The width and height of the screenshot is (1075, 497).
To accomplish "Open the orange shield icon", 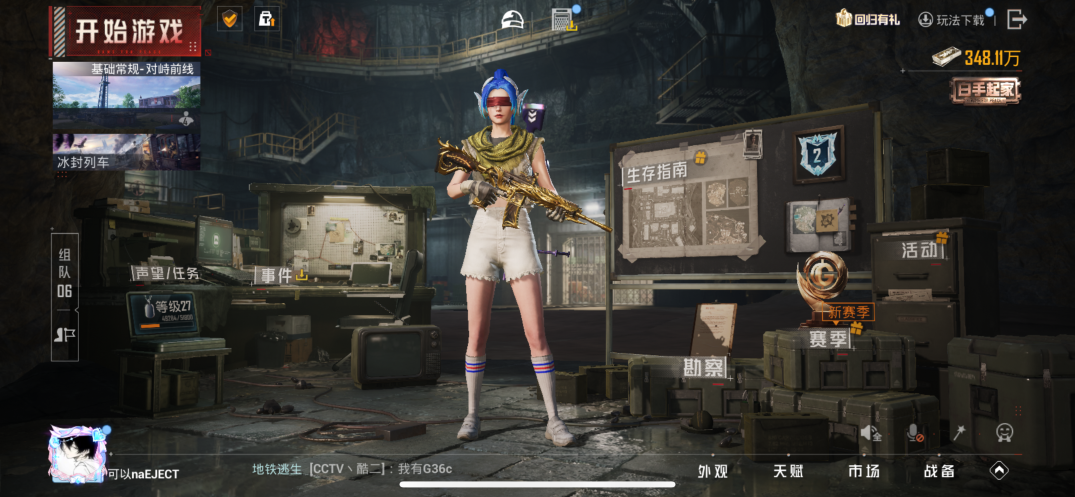I will (229, 18).
